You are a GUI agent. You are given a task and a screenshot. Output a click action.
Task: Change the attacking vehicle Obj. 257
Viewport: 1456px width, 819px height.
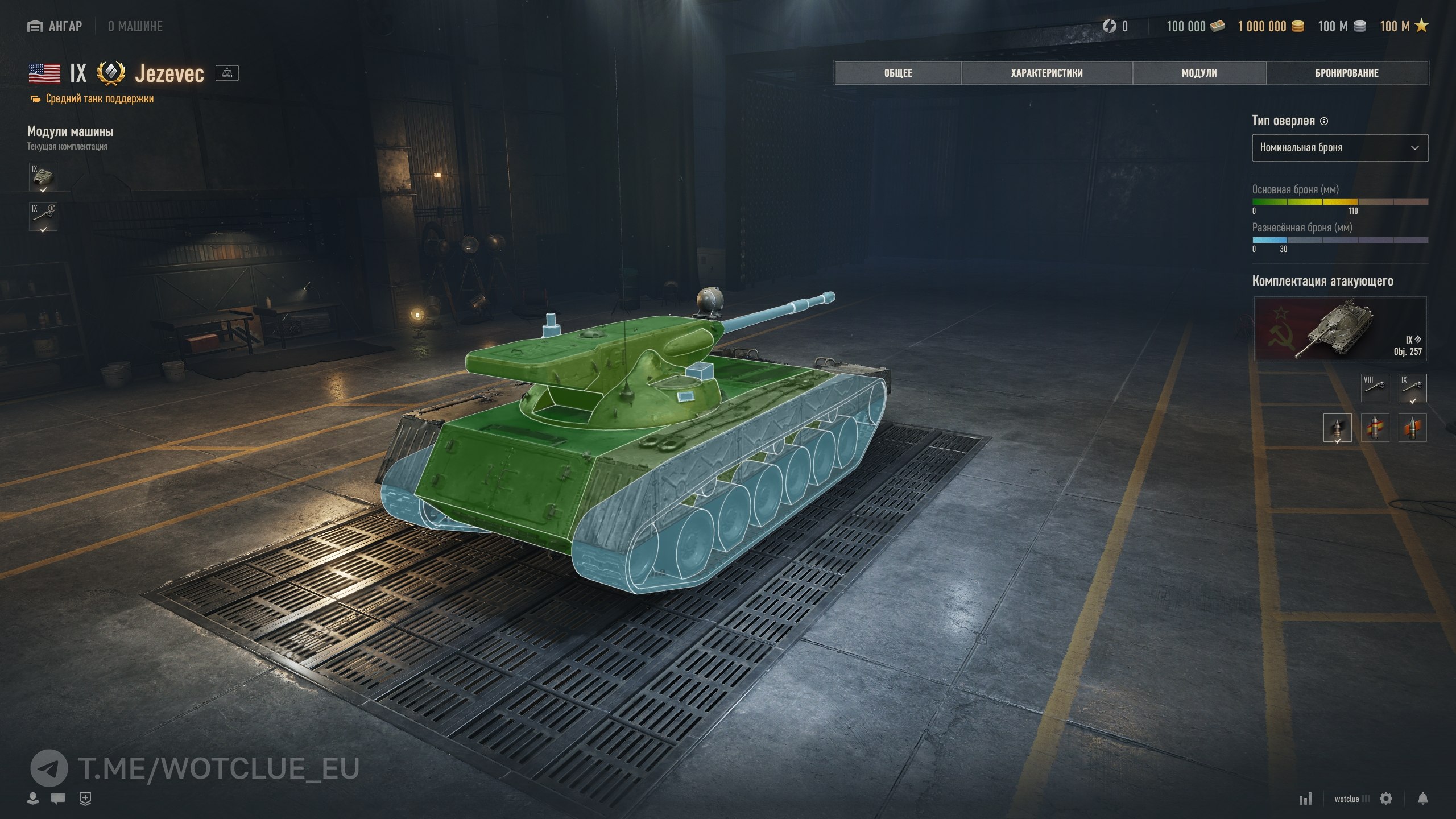pyautogui.click(x=1340, y=329)
